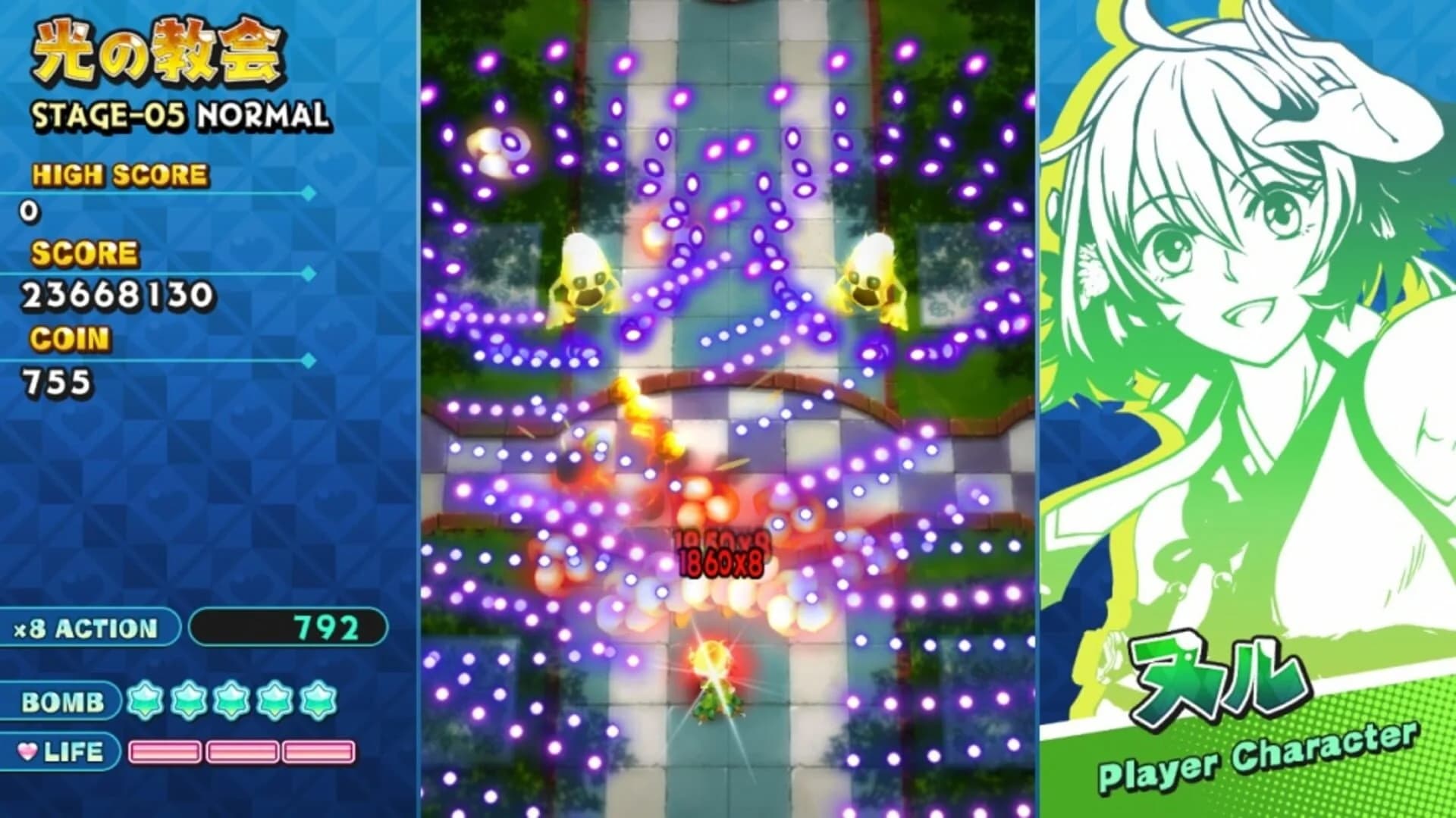Click the 792 action counter pill
Screen dimensions: 1456x818
click(288, 628)
